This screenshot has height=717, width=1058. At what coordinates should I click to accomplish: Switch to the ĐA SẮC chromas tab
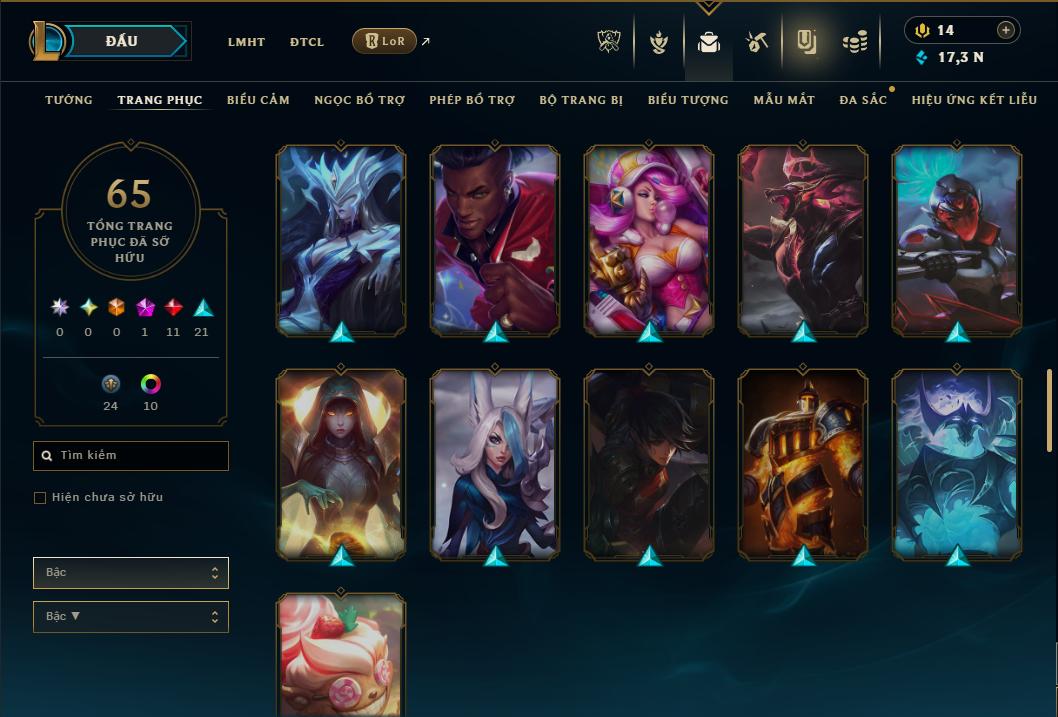click(863, 100)
